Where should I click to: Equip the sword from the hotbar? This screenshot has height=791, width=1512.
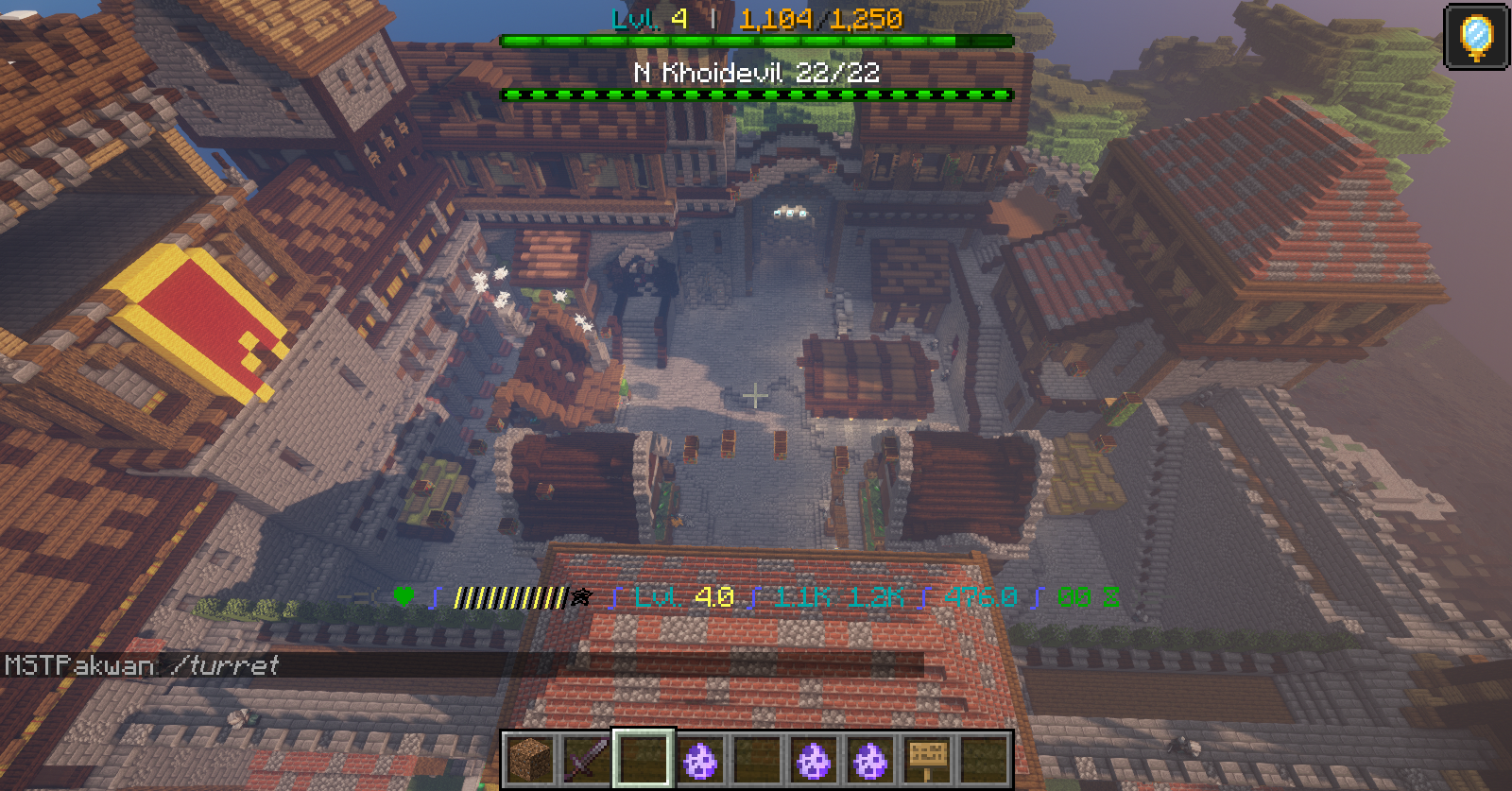click(x=587, y=759)
